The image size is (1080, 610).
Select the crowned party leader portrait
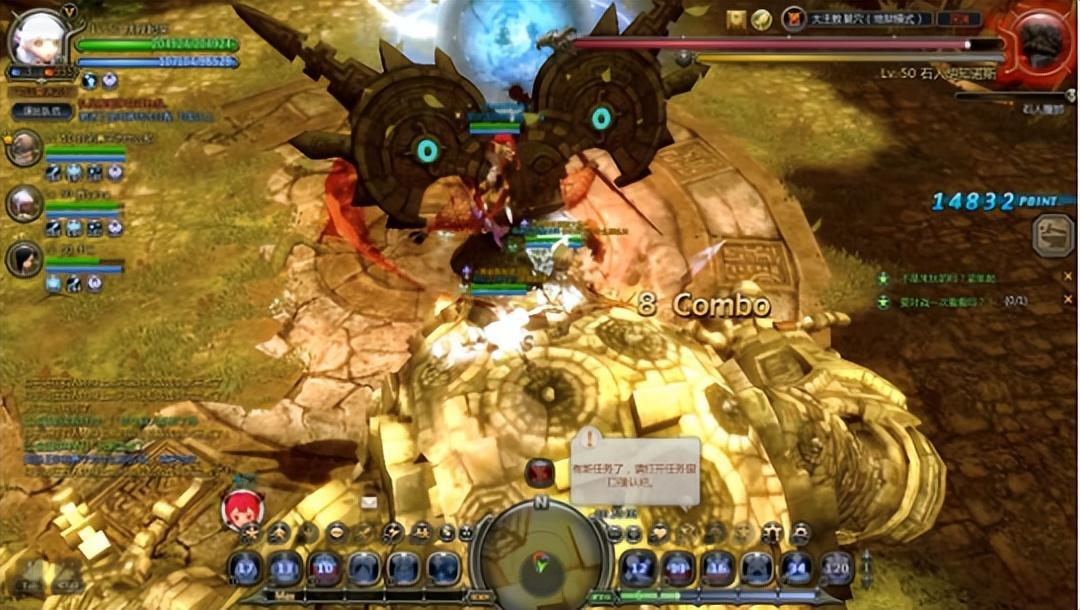pos(24,148)
